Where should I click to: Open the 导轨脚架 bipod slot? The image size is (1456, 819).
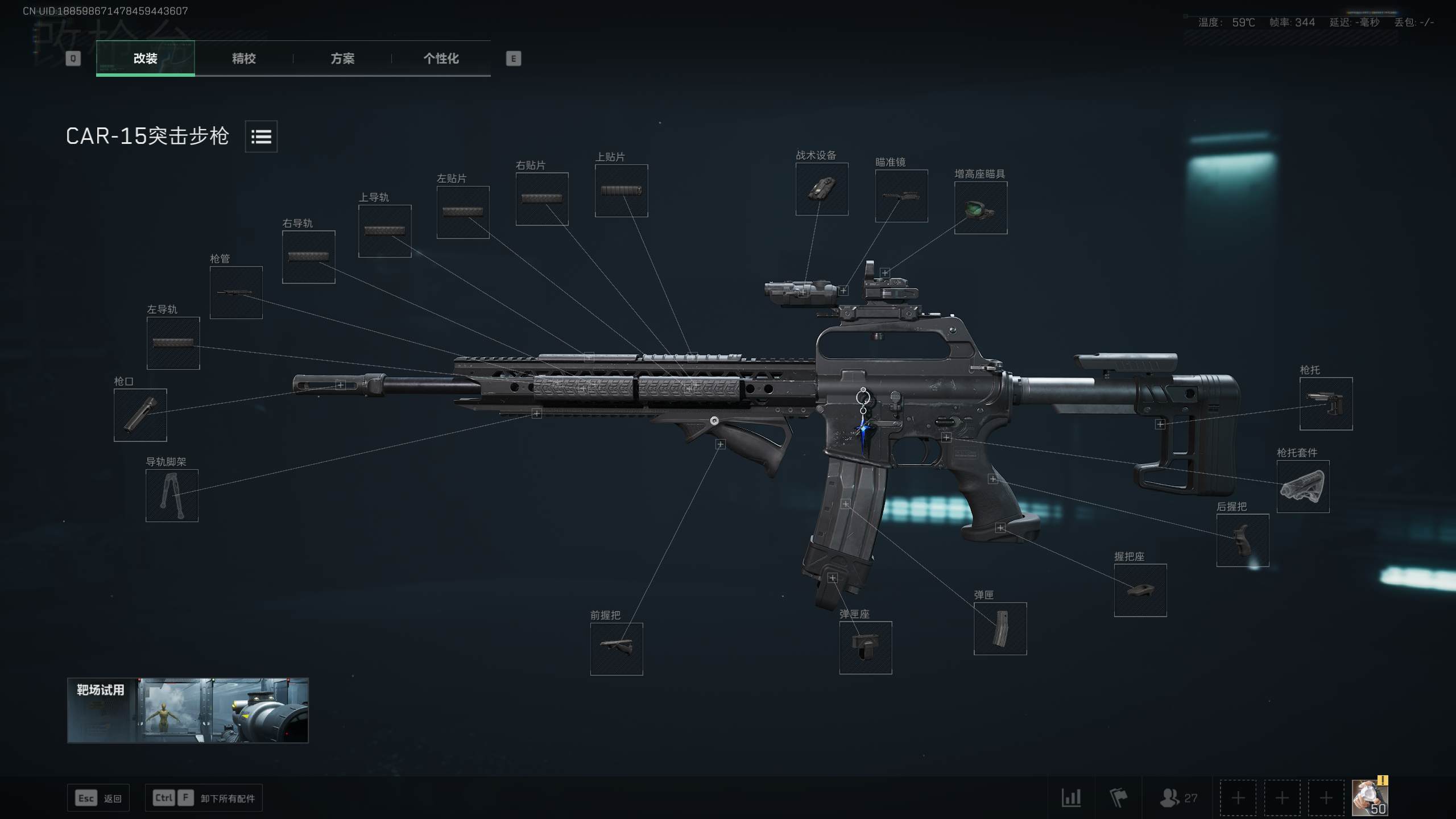click(x=172, y=495)
